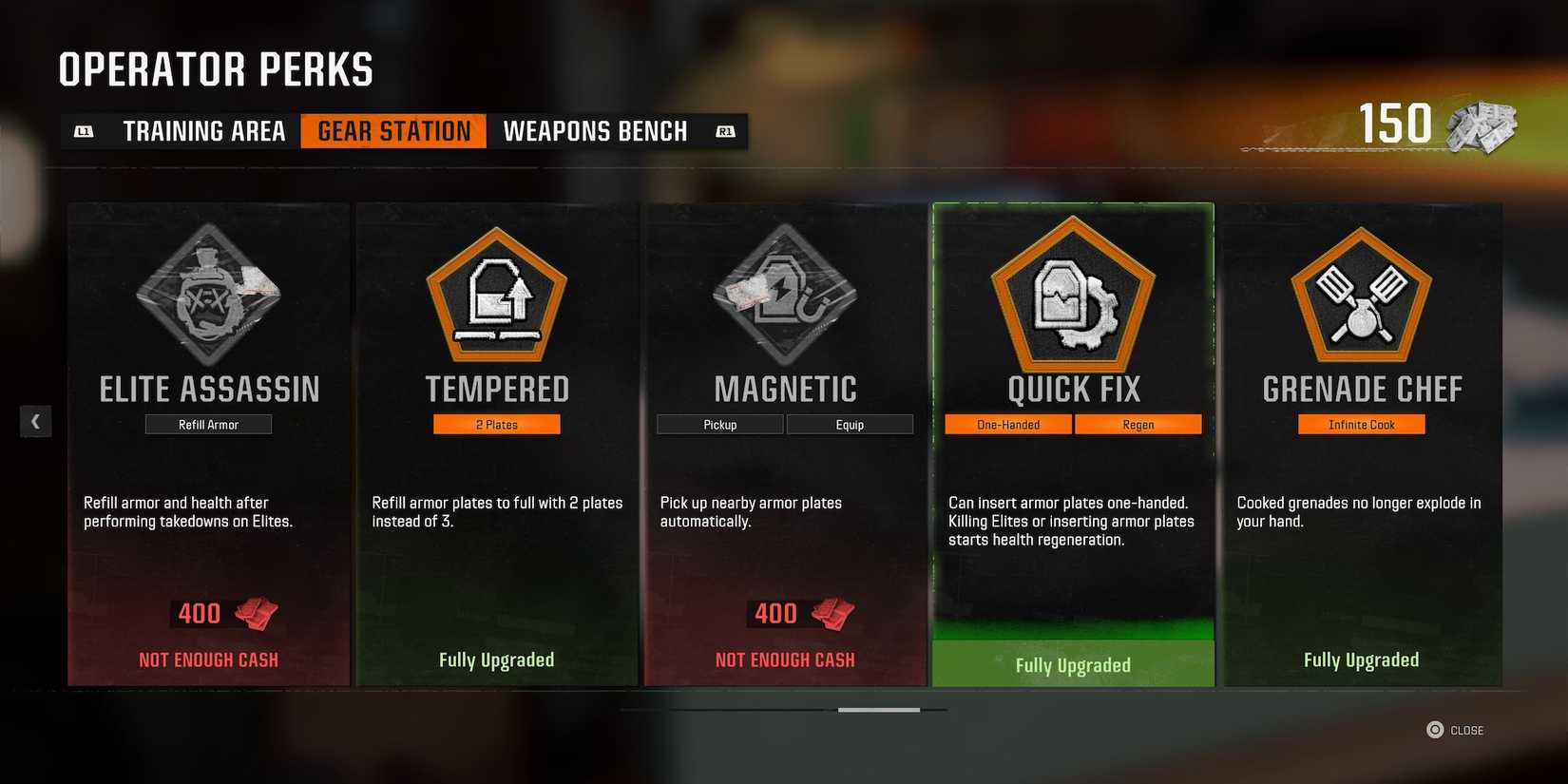
Task: Open the Infinite Cook option under Grenade Chef
Action: (1361, 424)
